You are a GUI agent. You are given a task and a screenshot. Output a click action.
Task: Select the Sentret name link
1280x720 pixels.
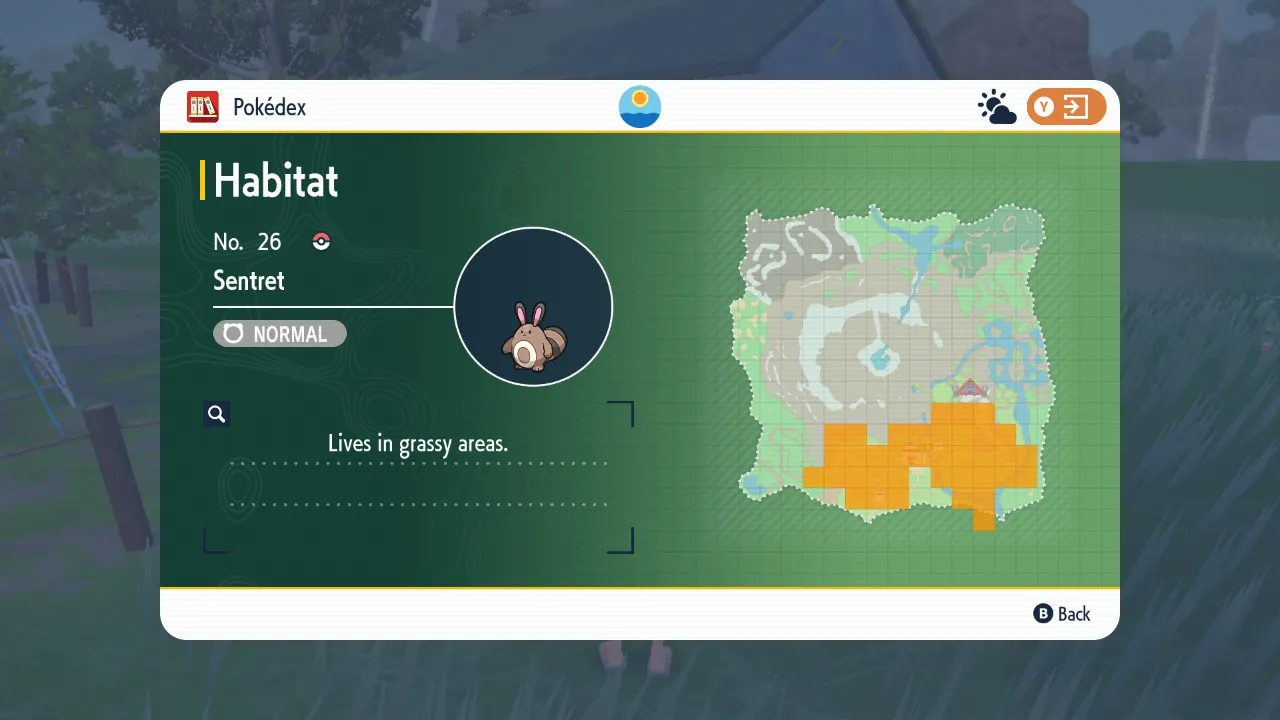248,281
